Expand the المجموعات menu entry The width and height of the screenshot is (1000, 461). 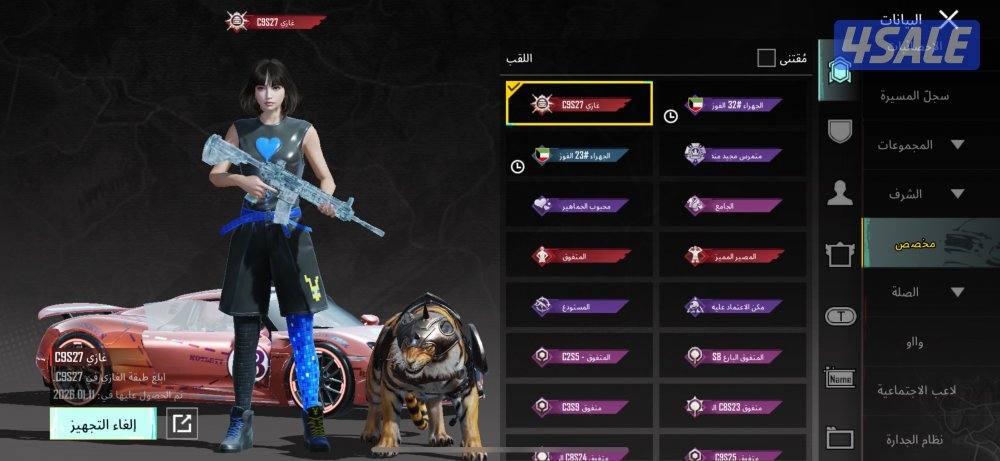tap(918, 145)
